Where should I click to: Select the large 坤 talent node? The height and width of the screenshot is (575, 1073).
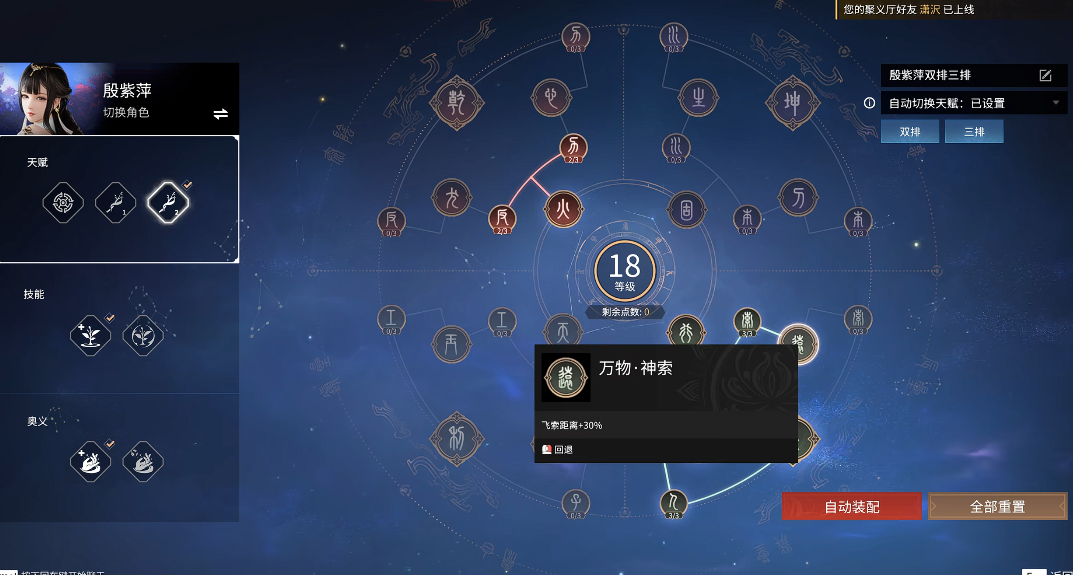[x=793, y=101]
